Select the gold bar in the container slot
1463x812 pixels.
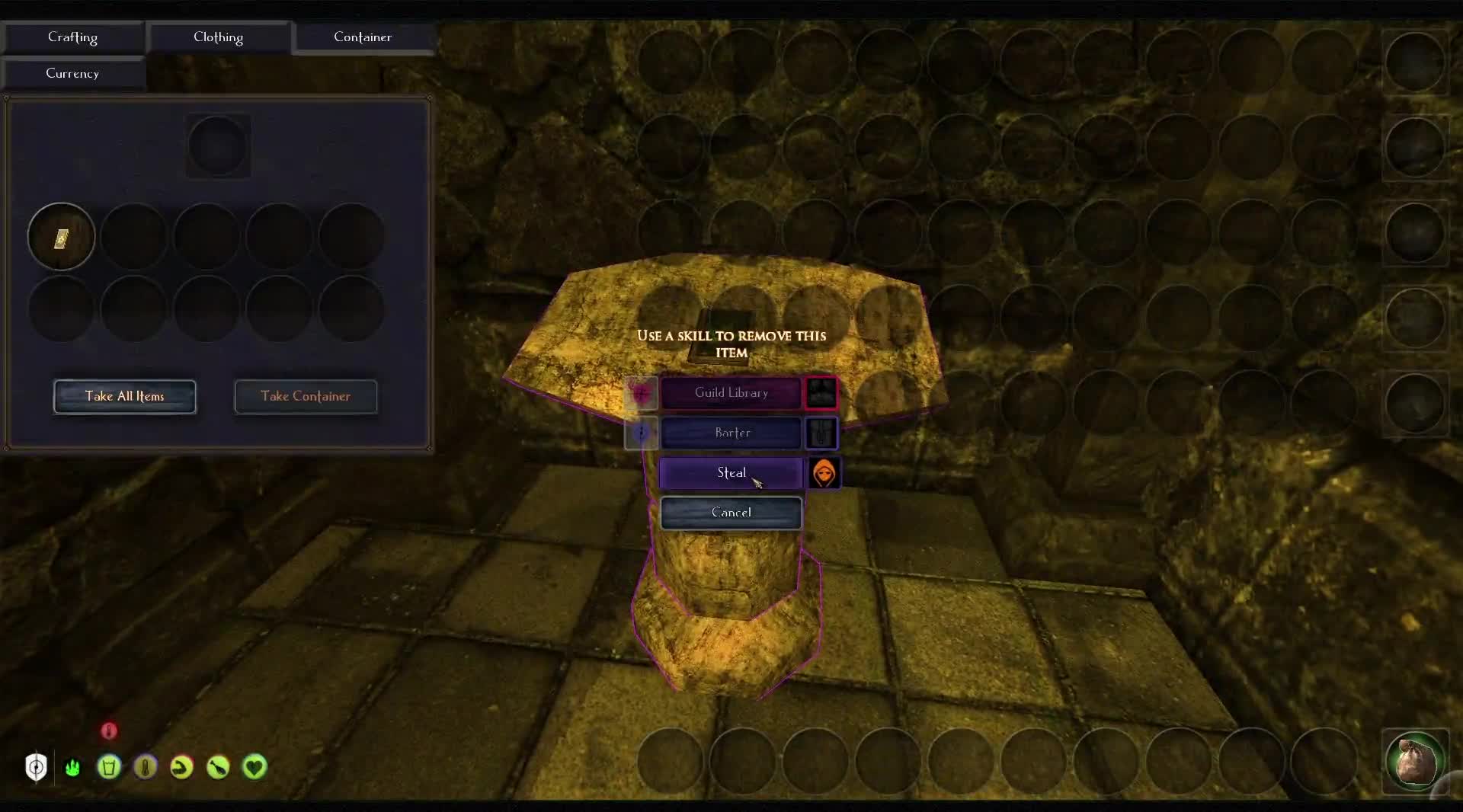pyautogui.click(x=61, y=237)
